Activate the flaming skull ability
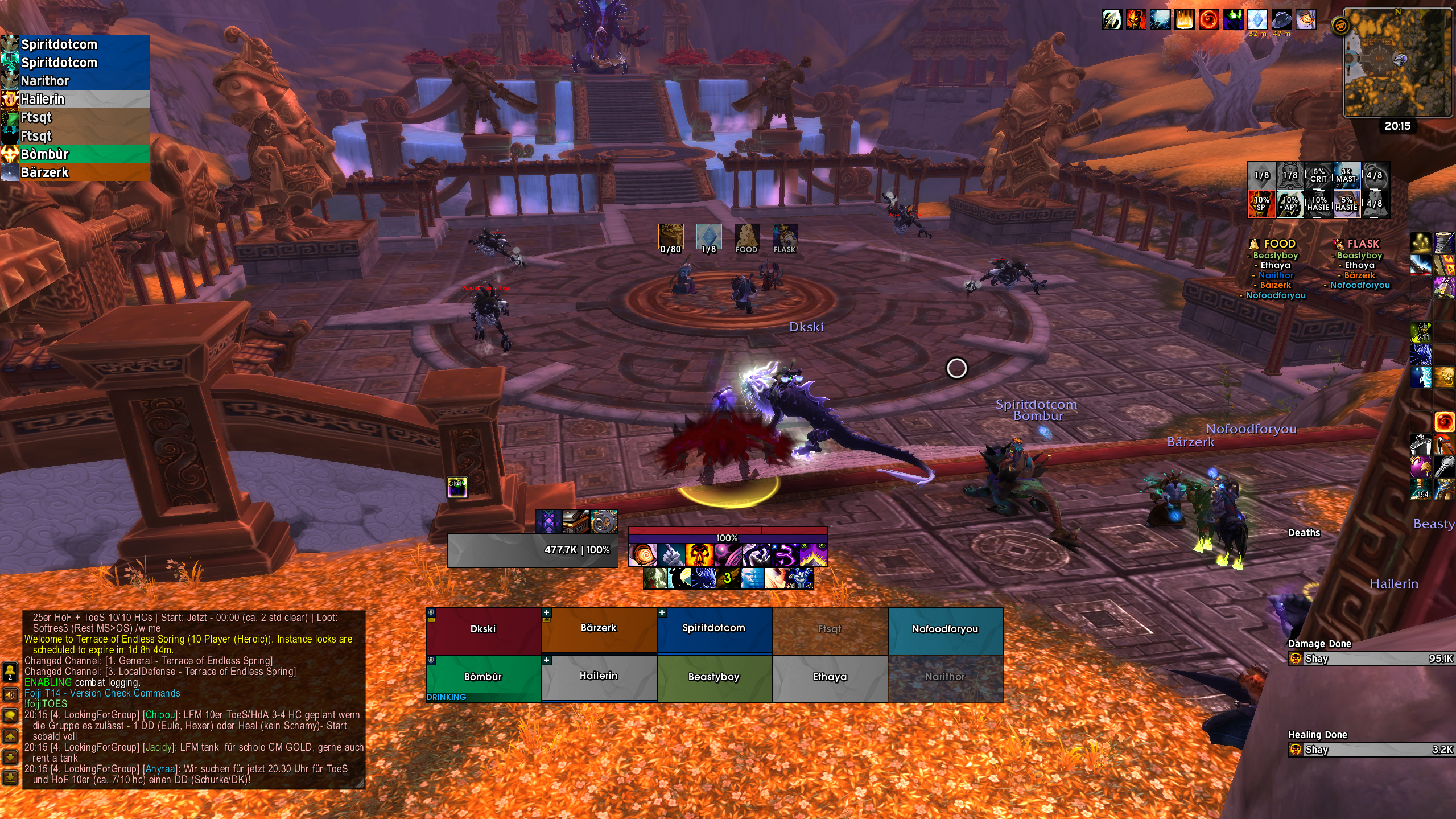Screen dimensions: 1456x819 pos(699,555)
